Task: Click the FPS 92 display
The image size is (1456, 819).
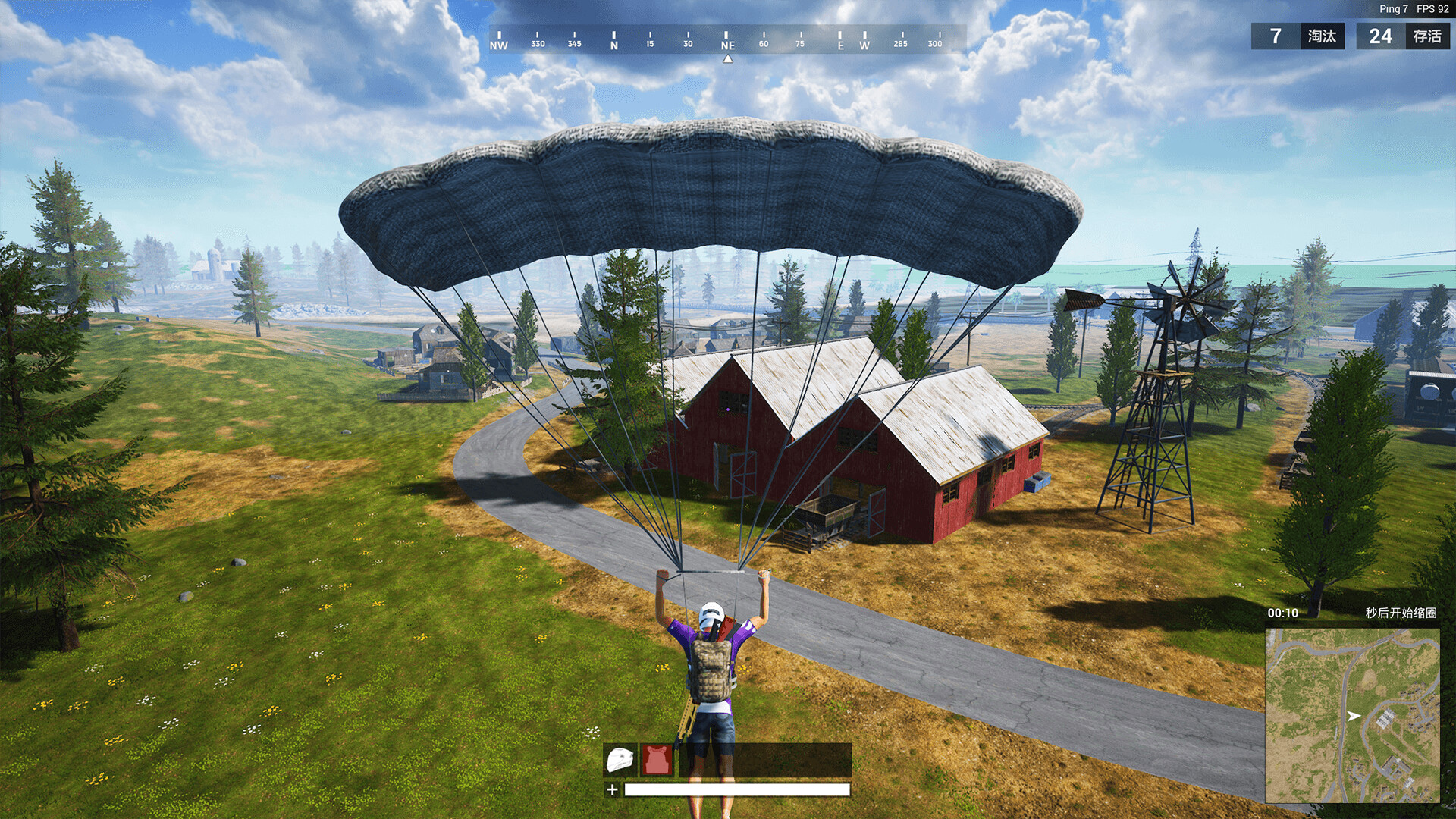Action: pos(1432,9)
